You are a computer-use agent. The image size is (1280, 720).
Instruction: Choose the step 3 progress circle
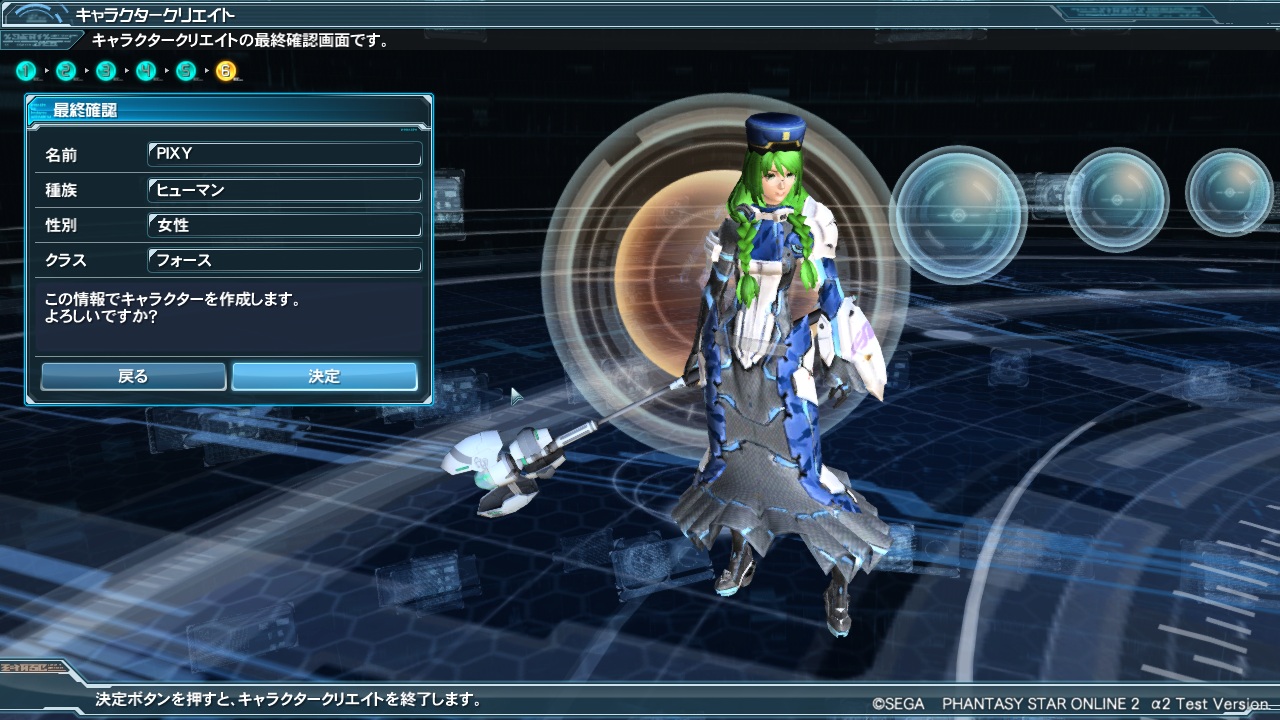(x=107, y=71)
